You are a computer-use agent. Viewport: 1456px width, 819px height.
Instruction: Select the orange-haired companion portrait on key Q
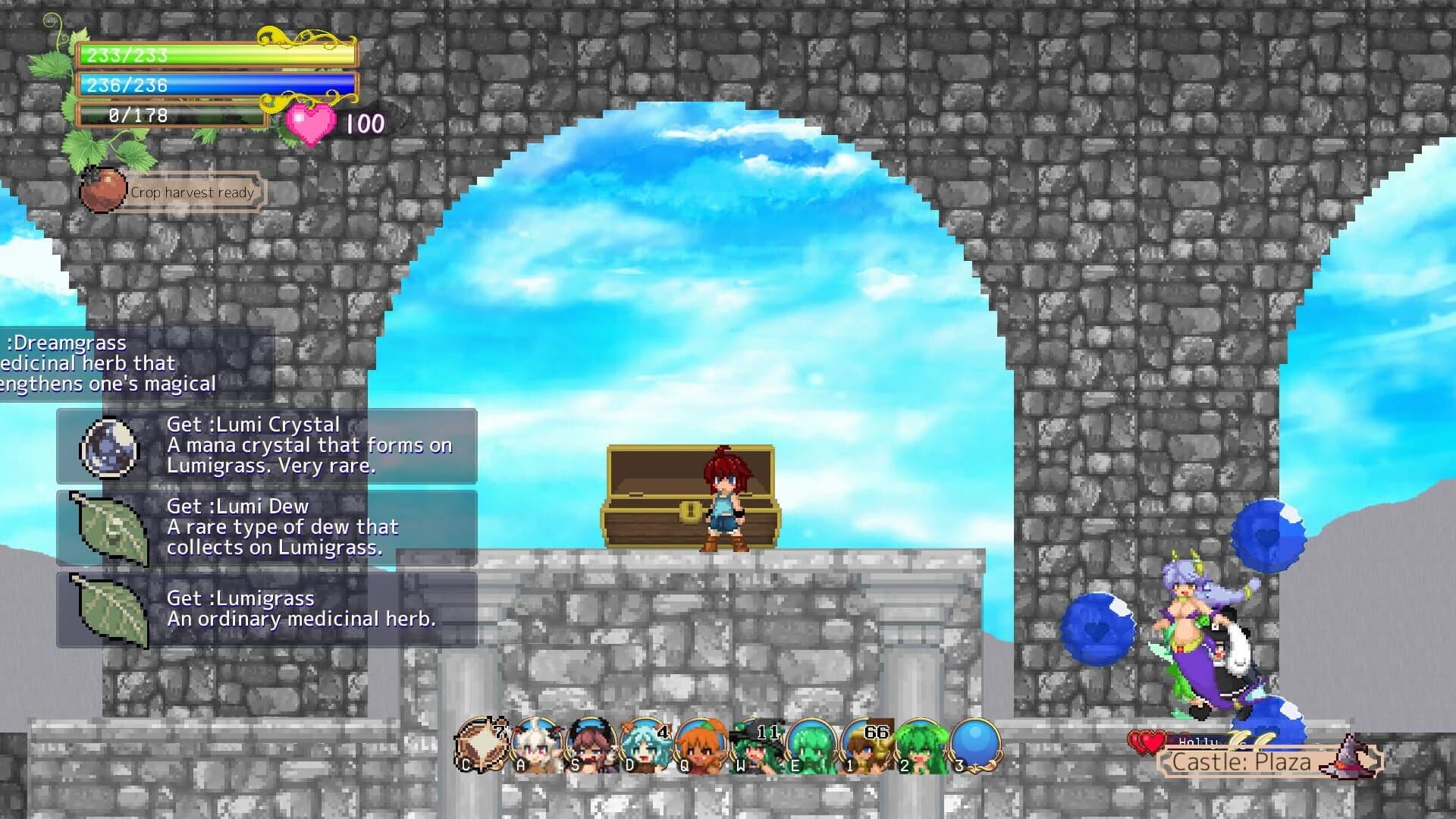[x=701, y=739]
